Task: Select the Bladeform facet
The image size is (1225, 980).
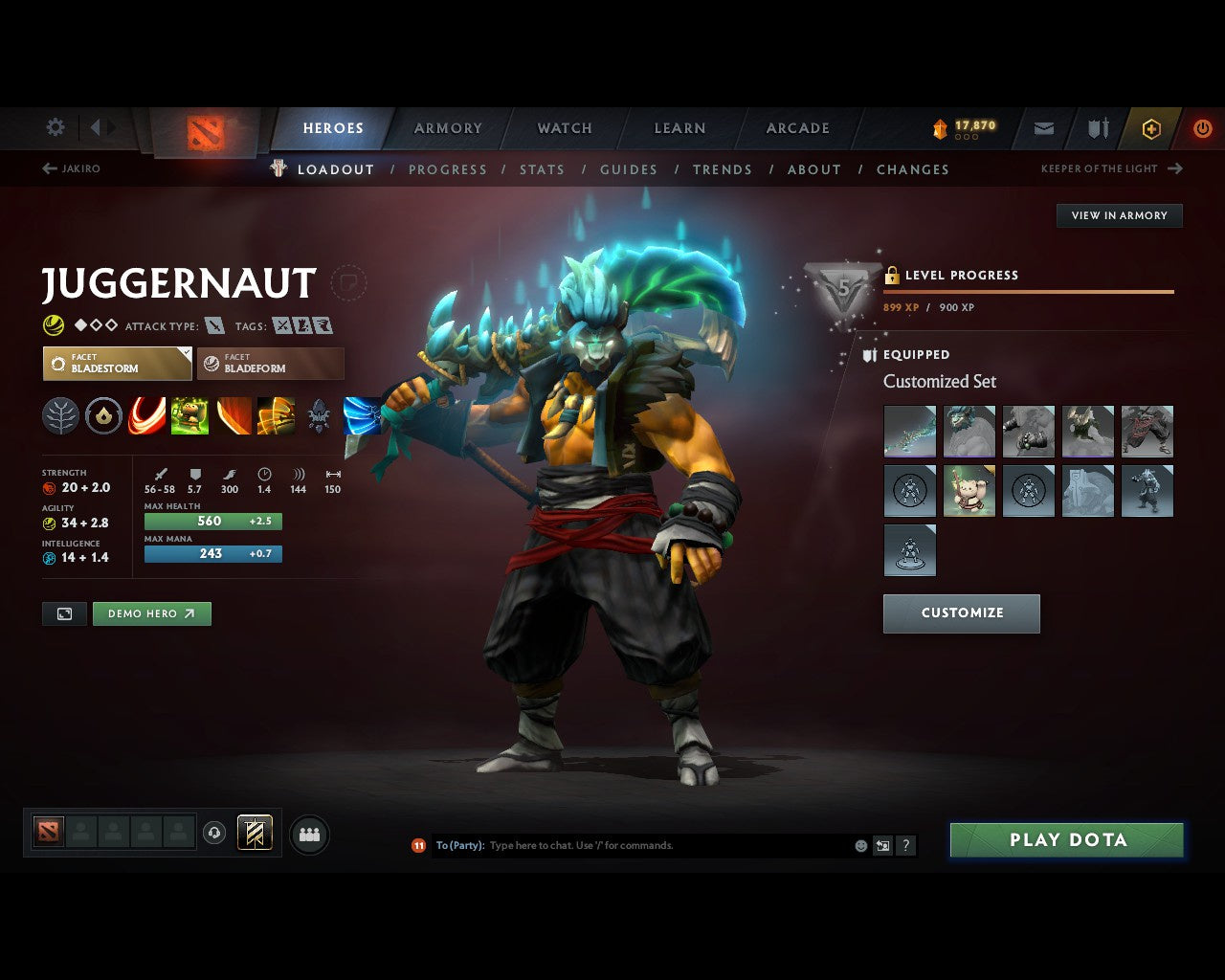Action: [x=270, y=364]
